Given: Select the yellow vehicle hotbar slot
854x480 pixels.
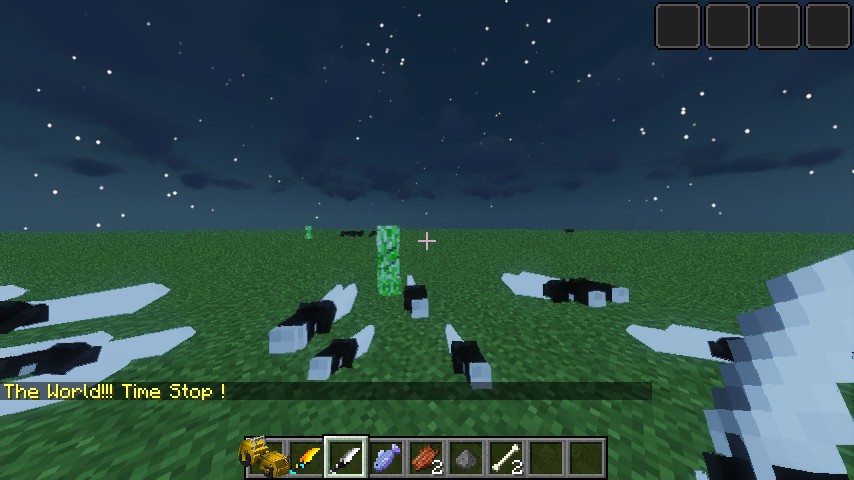Looking at the screenshot, I should (264, 459).
